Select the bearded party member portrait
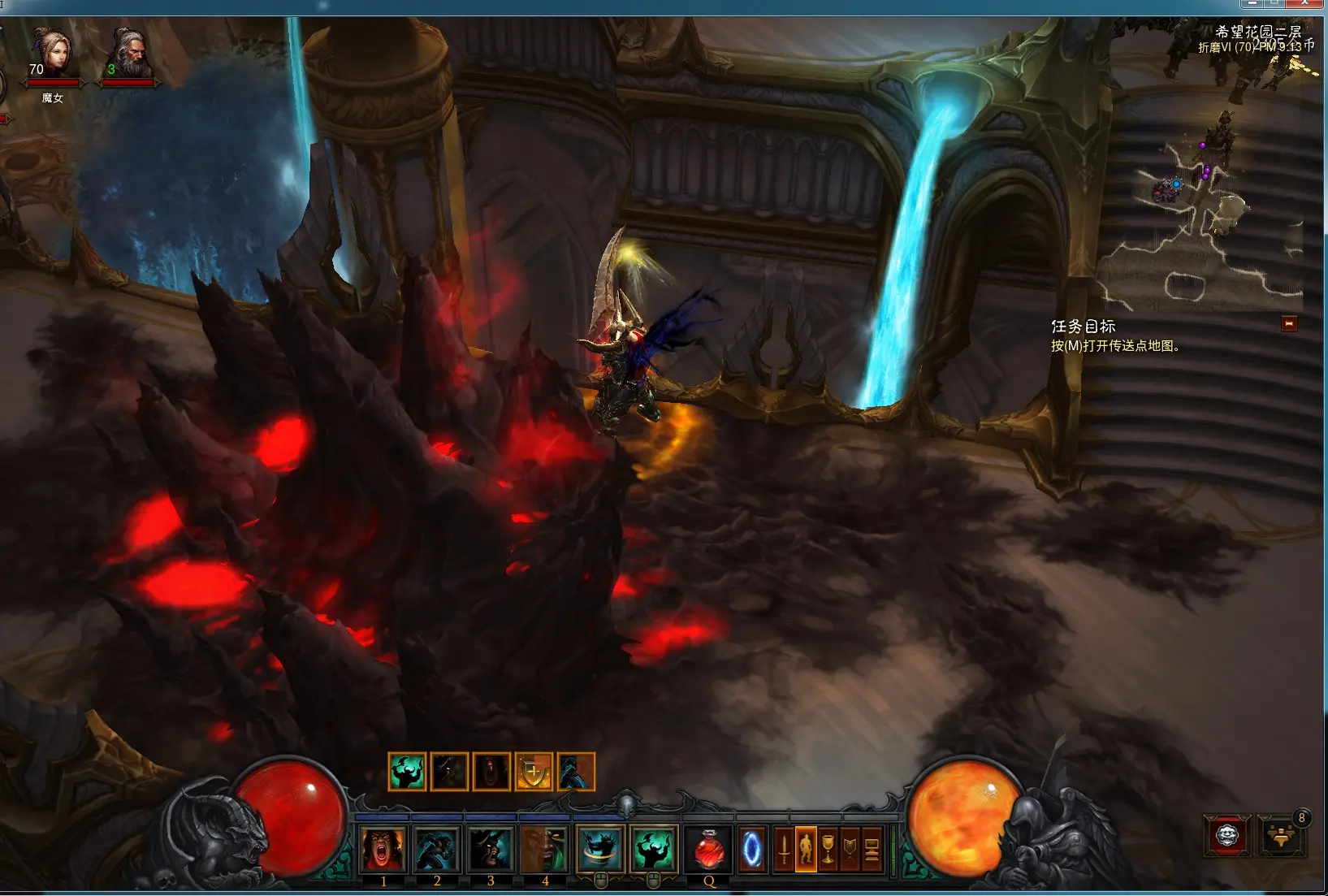 [128, 53]
